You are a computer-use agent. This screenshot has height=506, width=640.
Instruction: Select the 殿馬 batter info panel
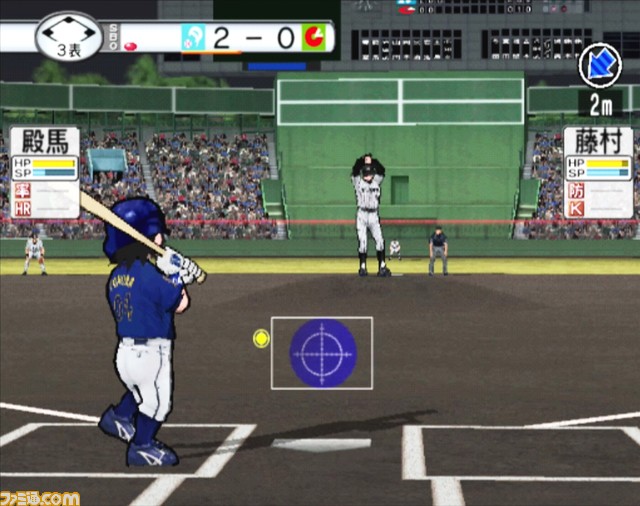click(x=44, y=171)
